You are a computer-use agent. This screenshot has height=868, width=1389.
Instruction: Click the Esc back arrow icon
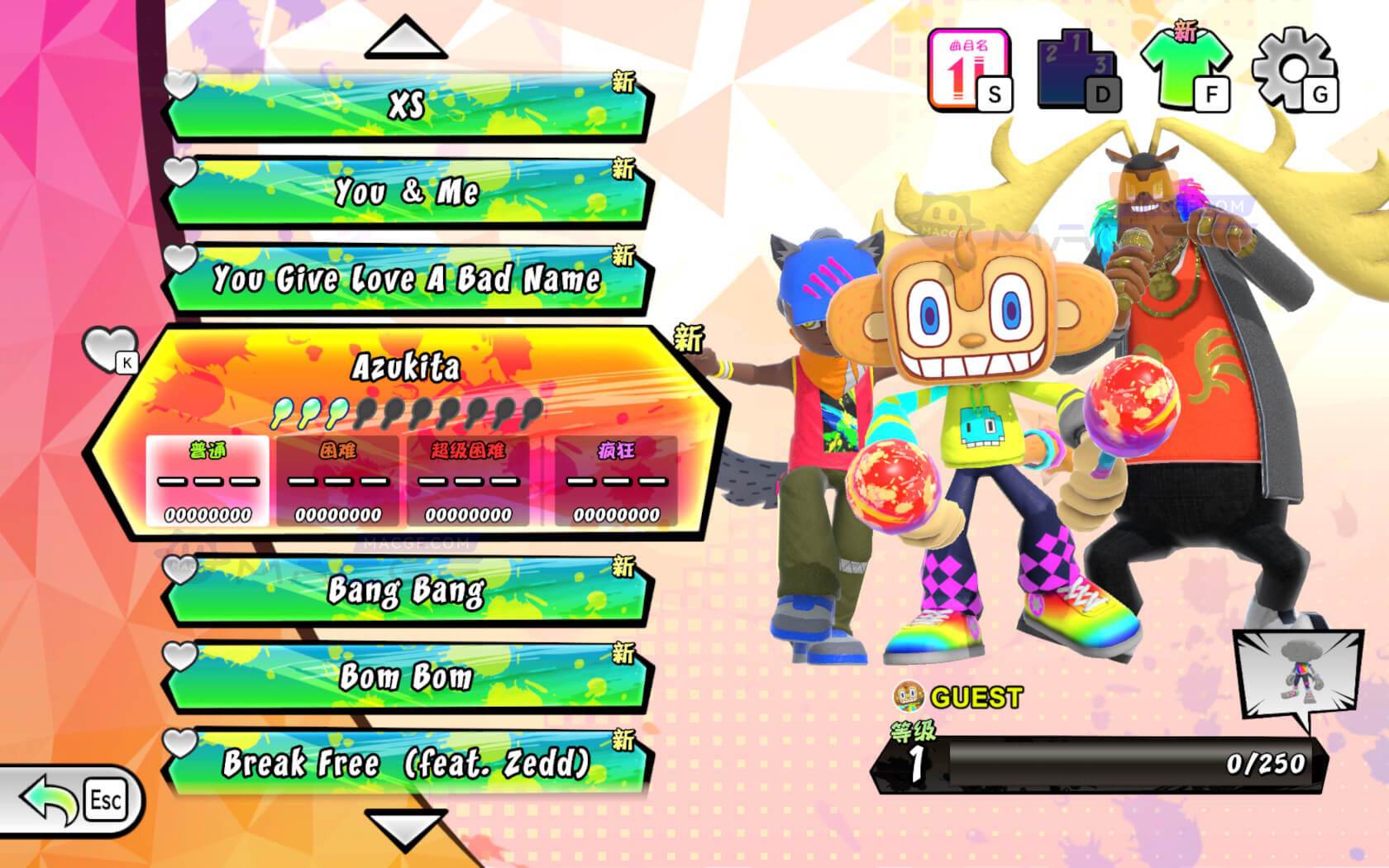pos(45,798)
